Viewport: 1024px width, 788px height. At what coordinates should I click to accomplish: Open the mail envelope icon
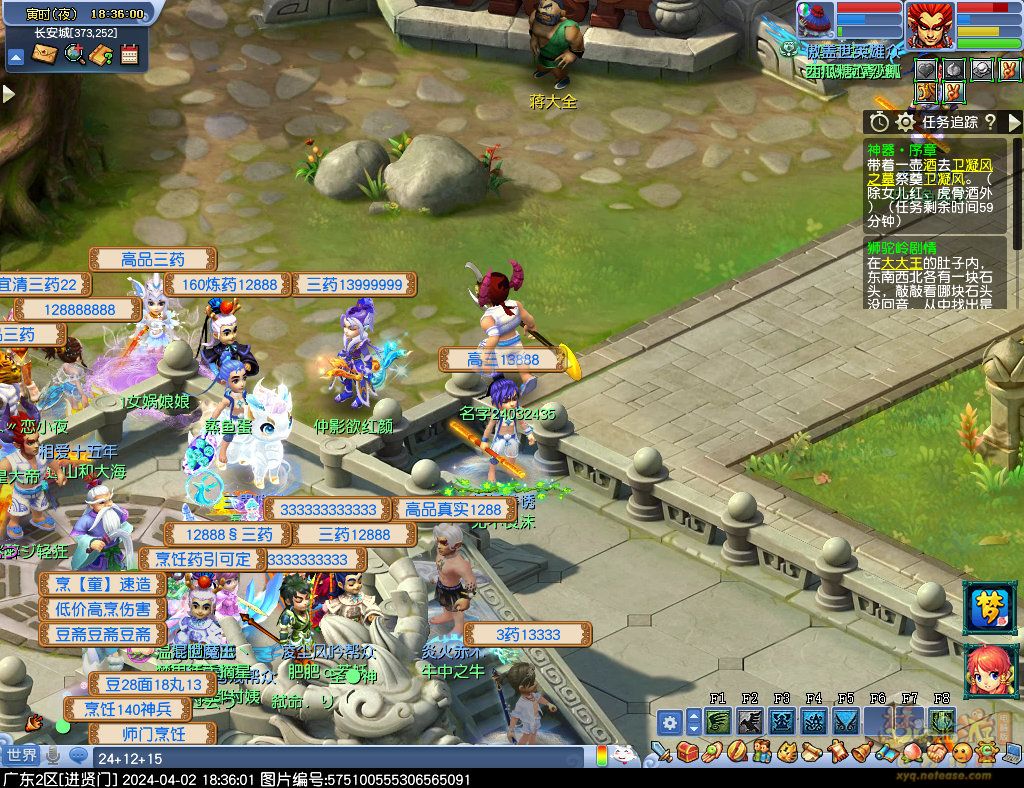(44, 54)
